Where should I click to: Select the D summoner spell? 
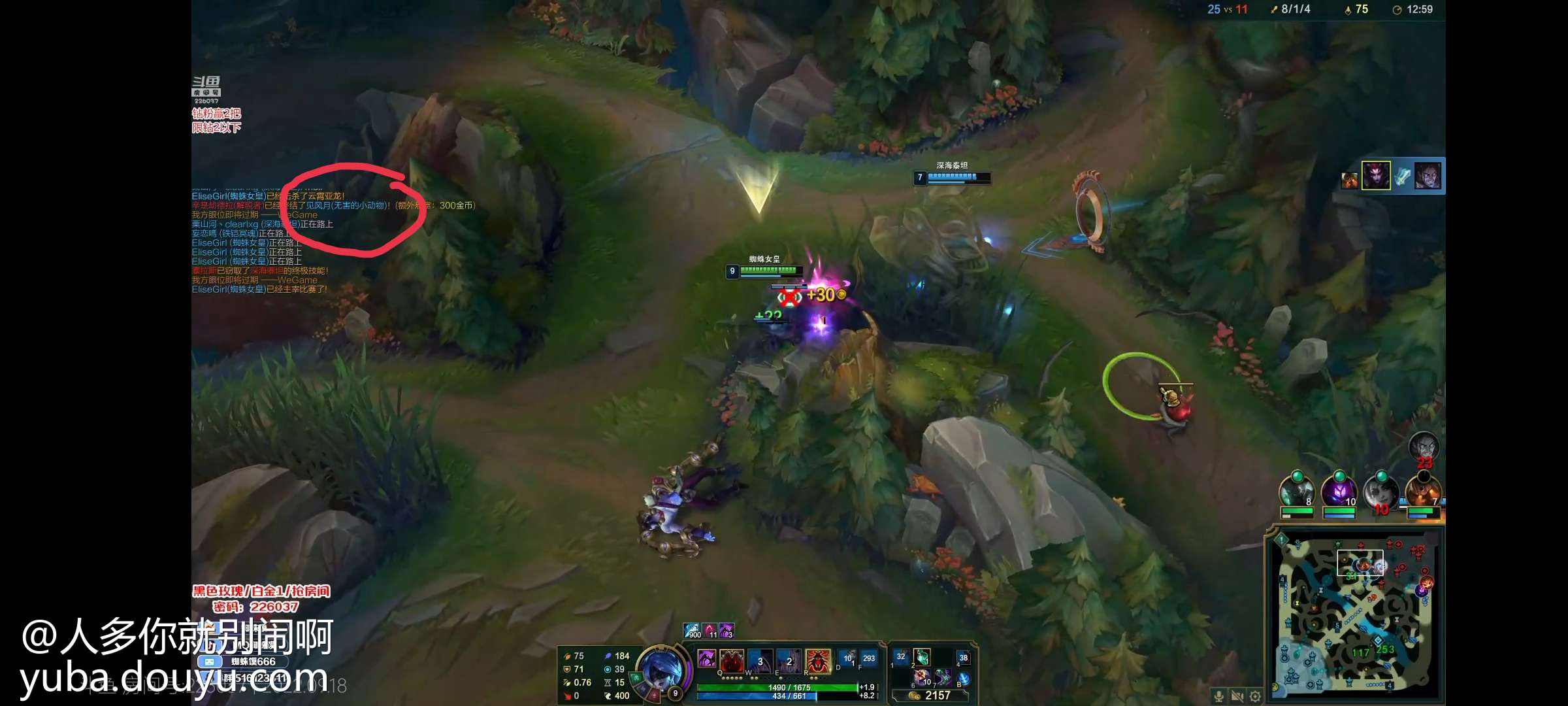click(847, 658)
